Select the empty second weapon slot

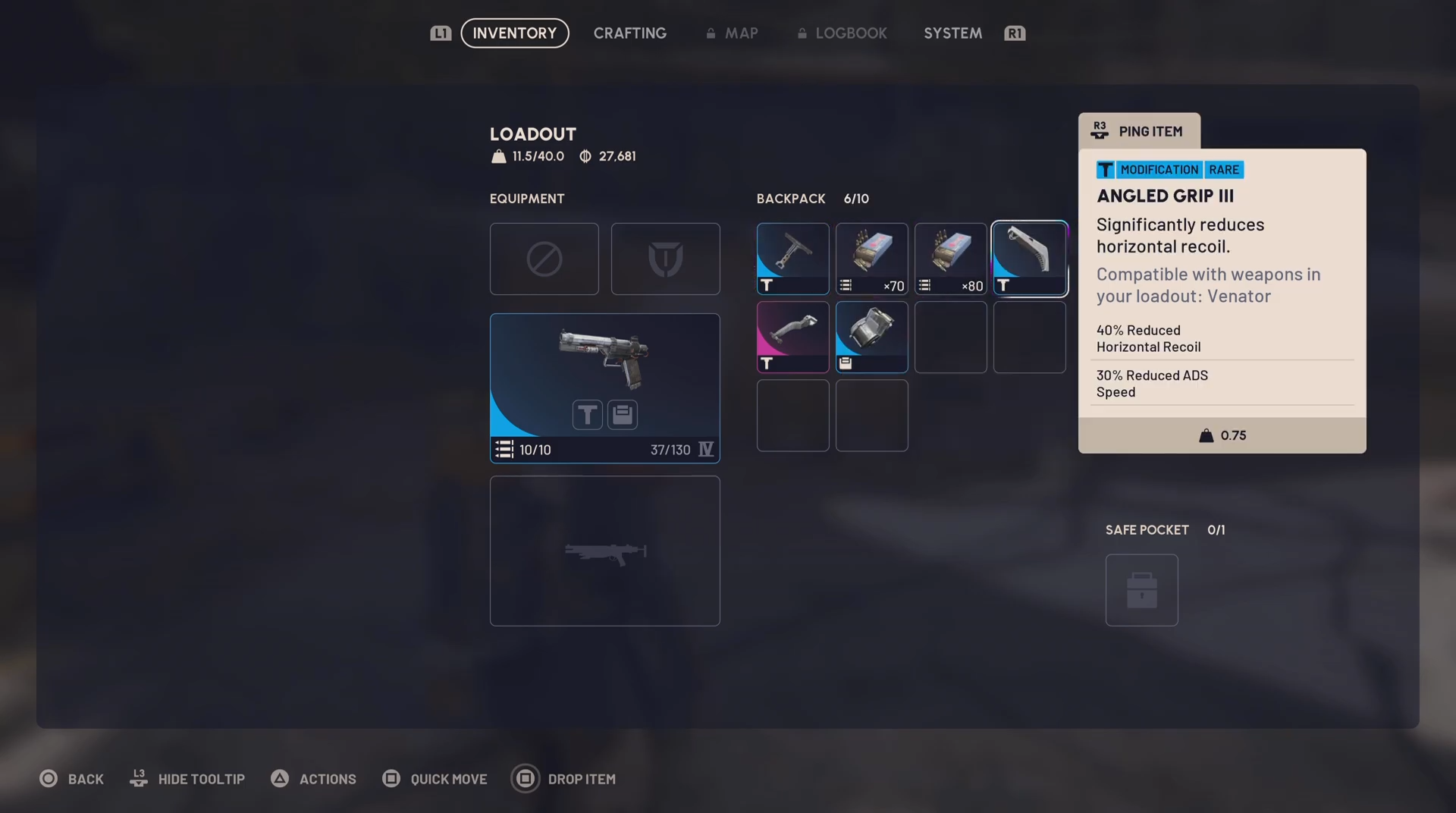click(x=604, y=551)
